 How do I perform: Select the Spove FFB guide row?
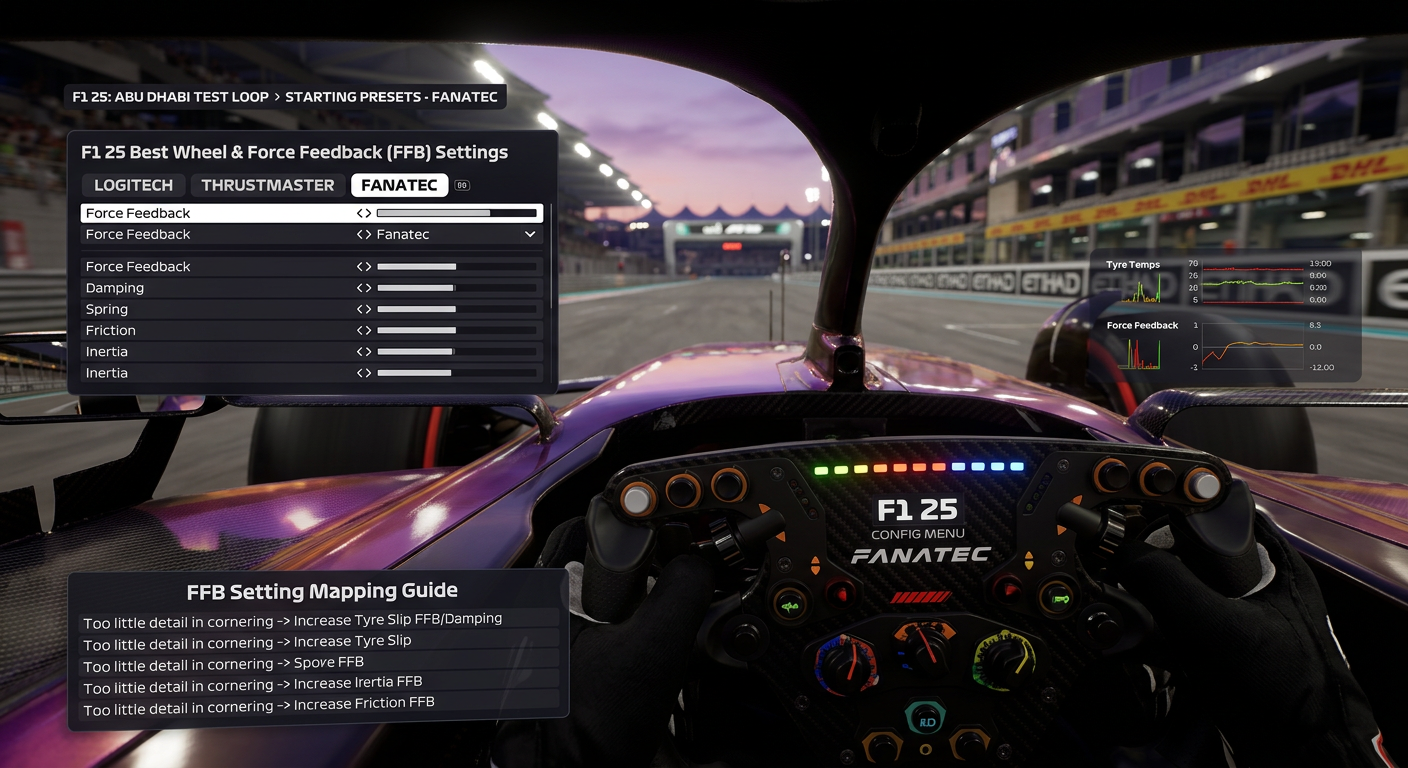pyautogui.click(x=320, y=663)
